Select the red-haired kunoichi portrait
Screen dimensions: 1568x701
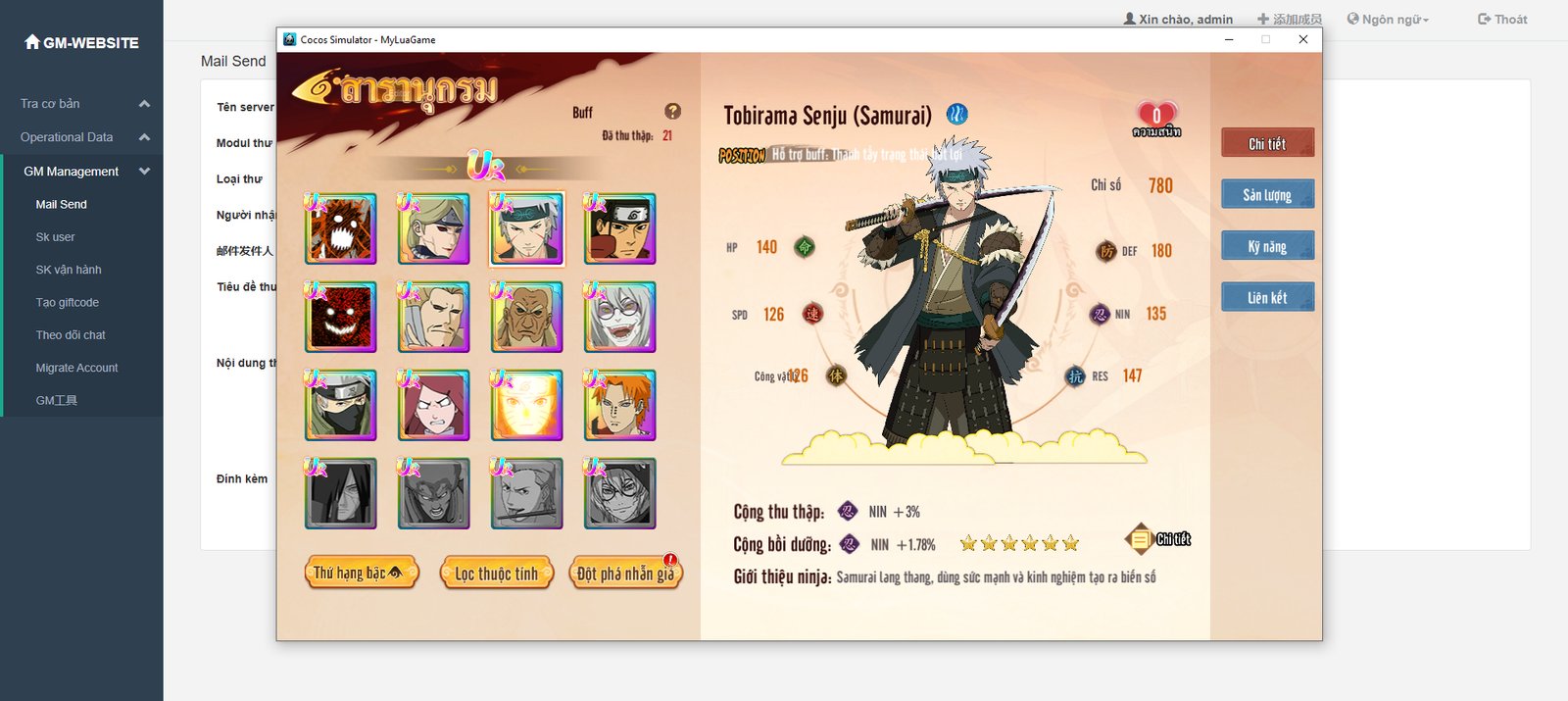click(x=434, y=406)
